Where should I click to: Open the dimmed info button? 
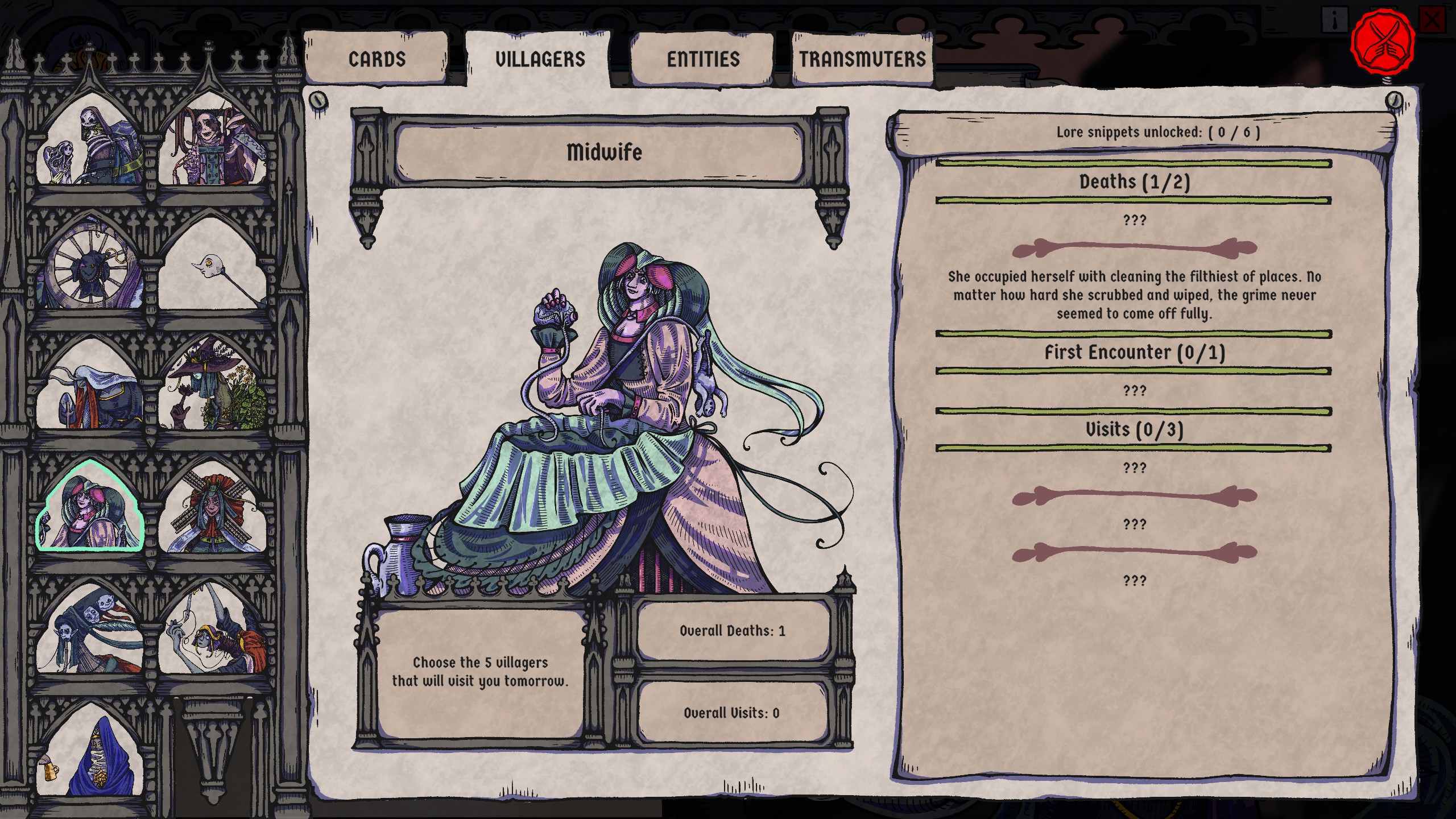tap(1334, 21)
